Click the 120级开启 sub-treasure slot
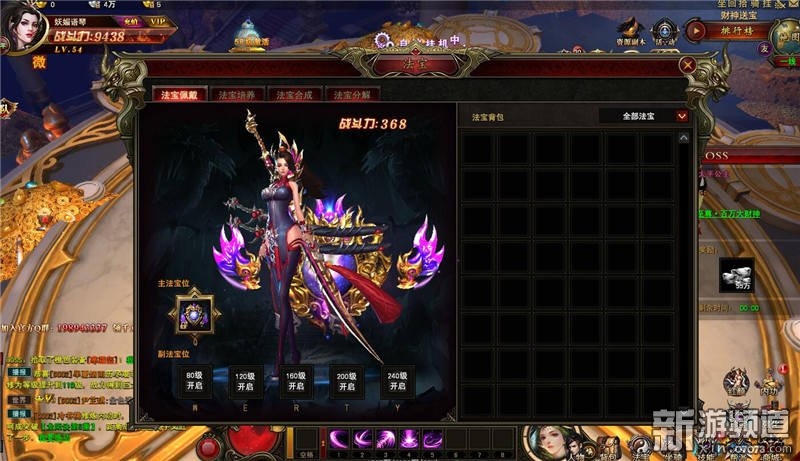 (x=242, y=381)
